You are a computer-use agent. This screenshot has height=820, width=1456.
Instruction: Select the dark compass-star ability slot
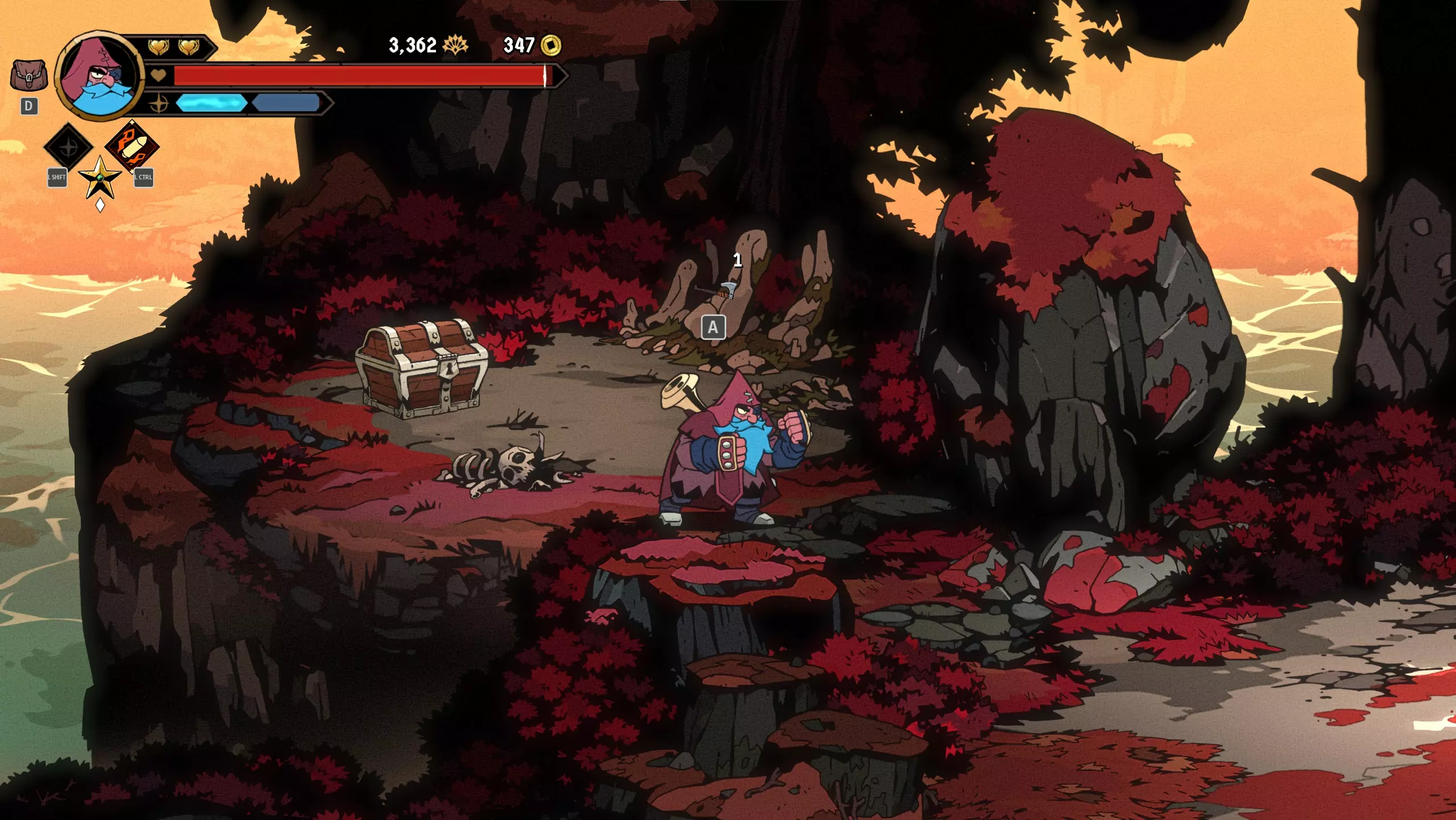[68, 147]
